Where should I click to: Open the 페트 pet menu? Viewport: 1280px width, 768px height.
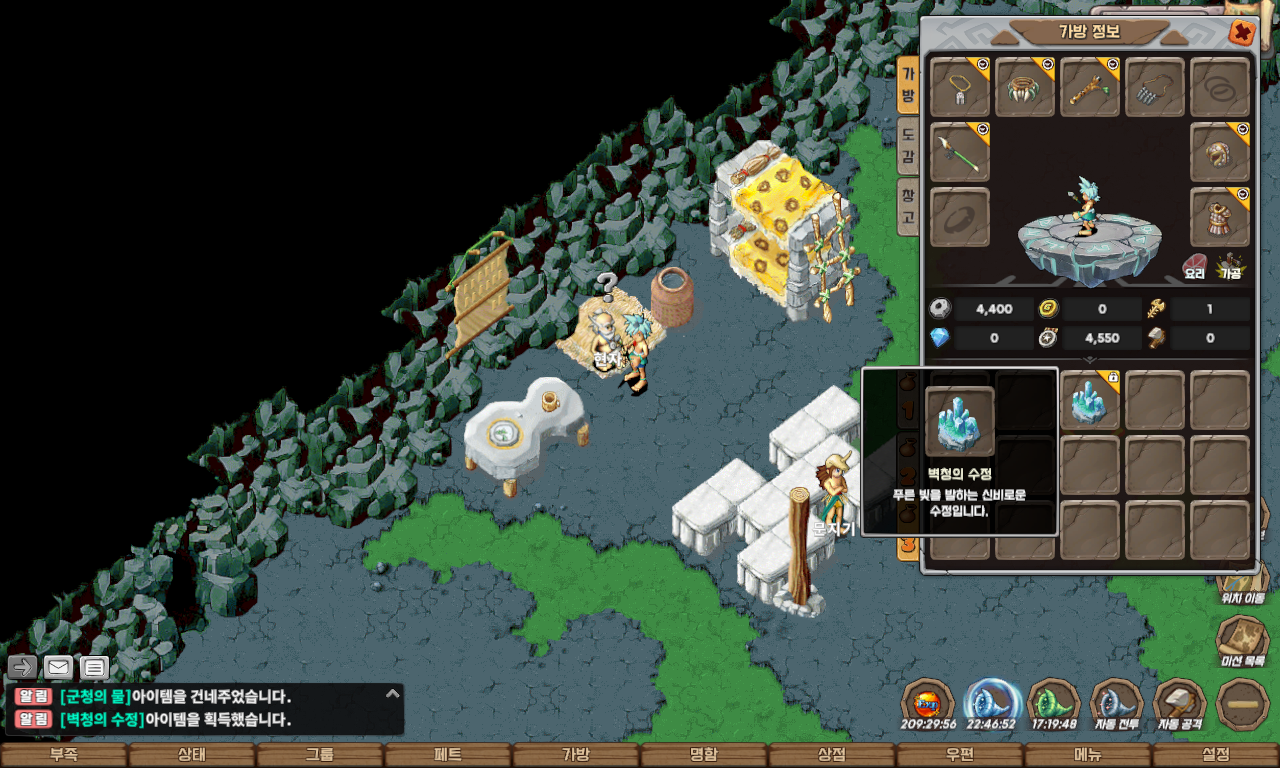pyautogui.click(x=448, y=755)
